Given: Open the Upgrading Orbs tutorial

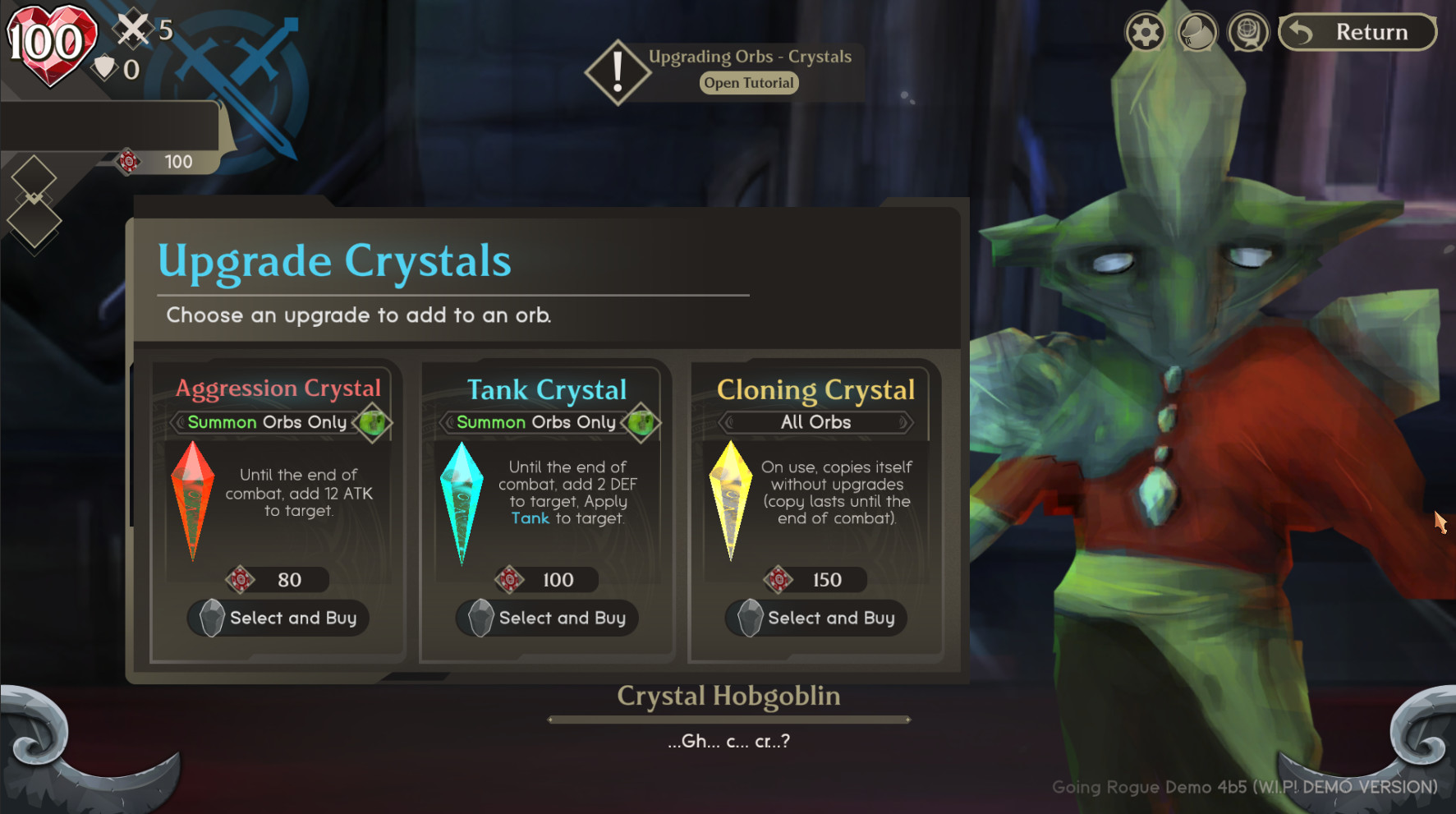Looking at the screenshot, I should coord(748,83).
